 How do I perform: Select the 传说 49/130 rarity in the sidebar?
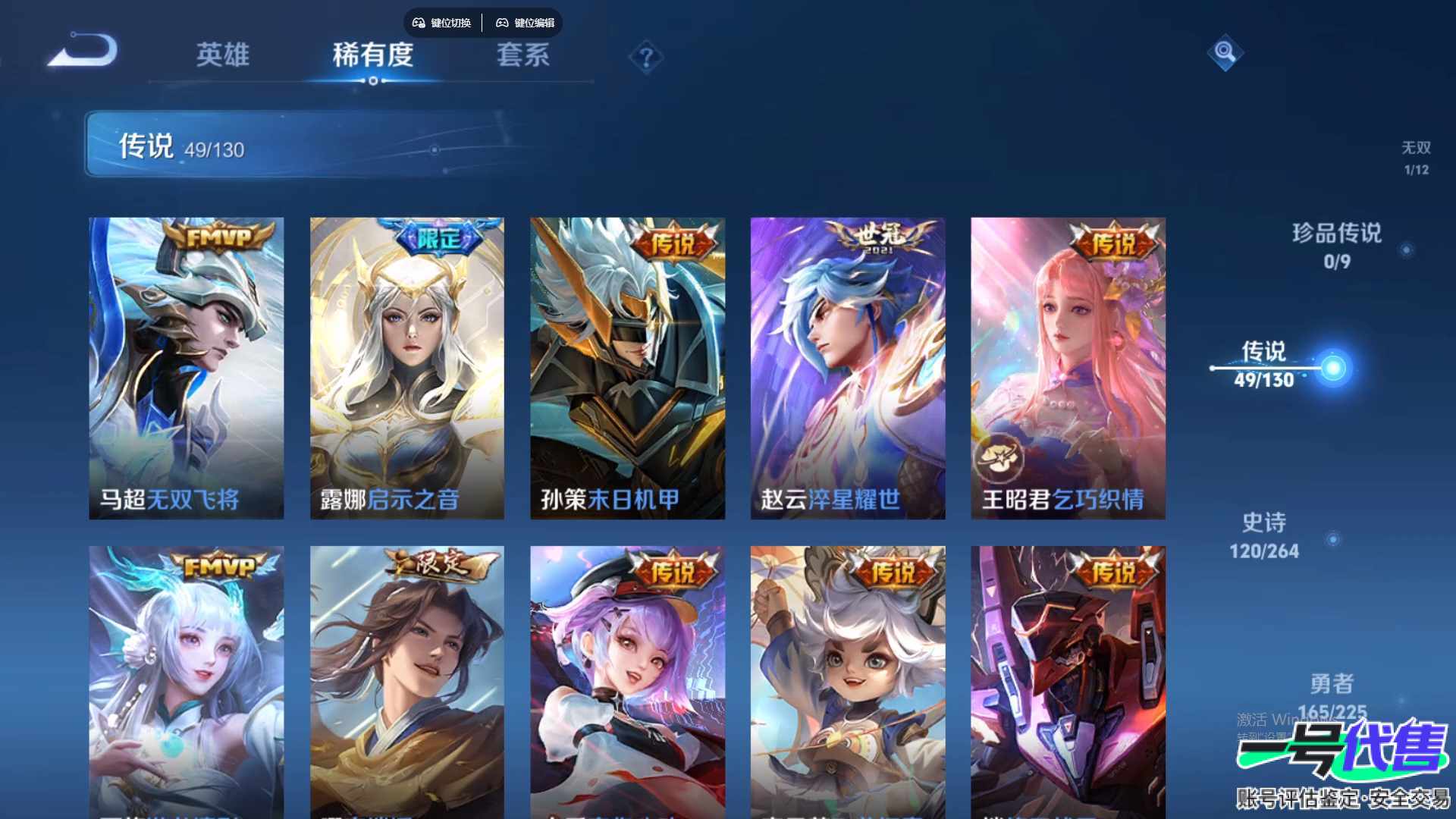click(x=1264, y=365)
